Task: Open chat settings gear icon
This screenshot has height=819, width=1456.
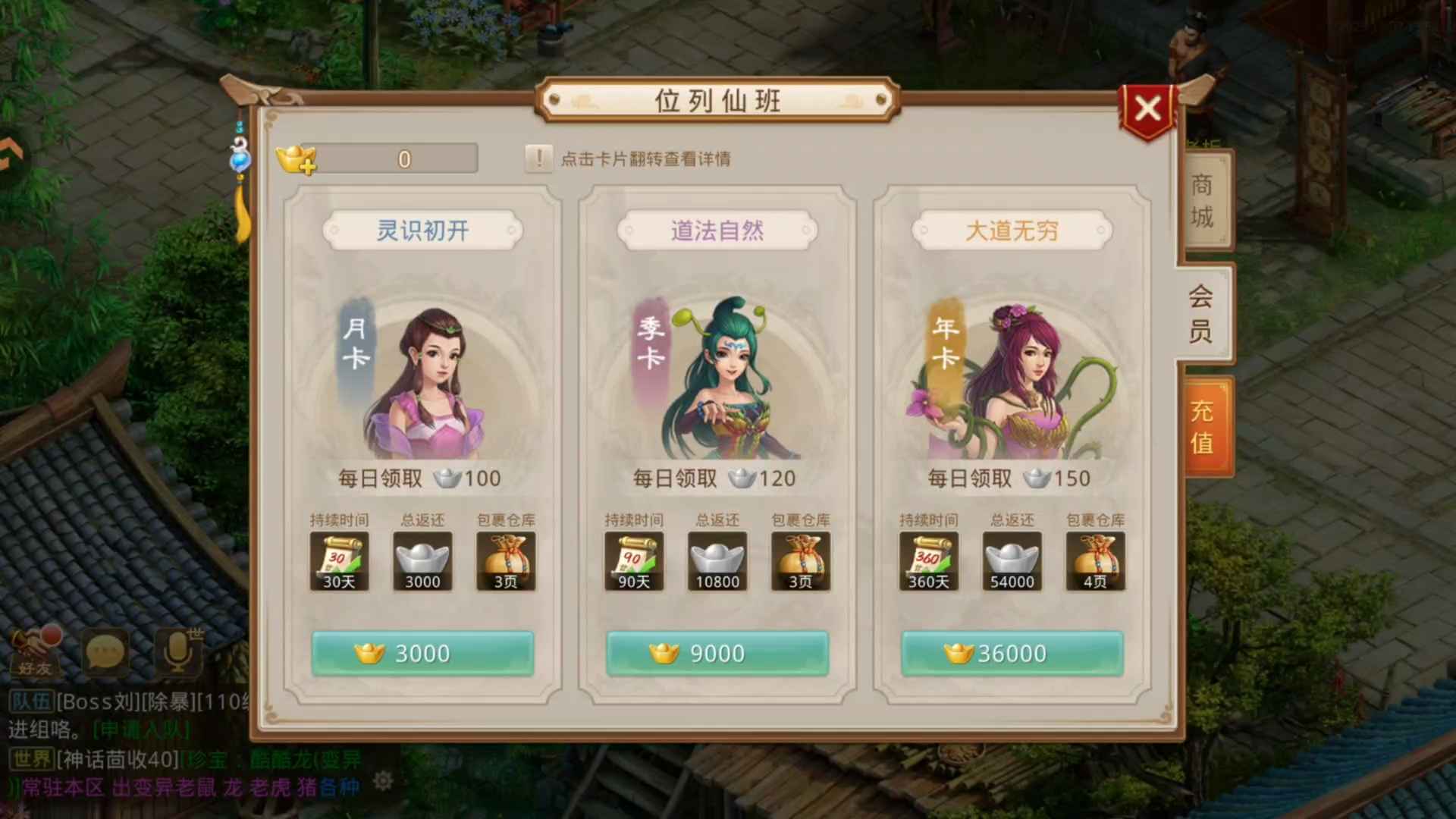Action: 384,780
